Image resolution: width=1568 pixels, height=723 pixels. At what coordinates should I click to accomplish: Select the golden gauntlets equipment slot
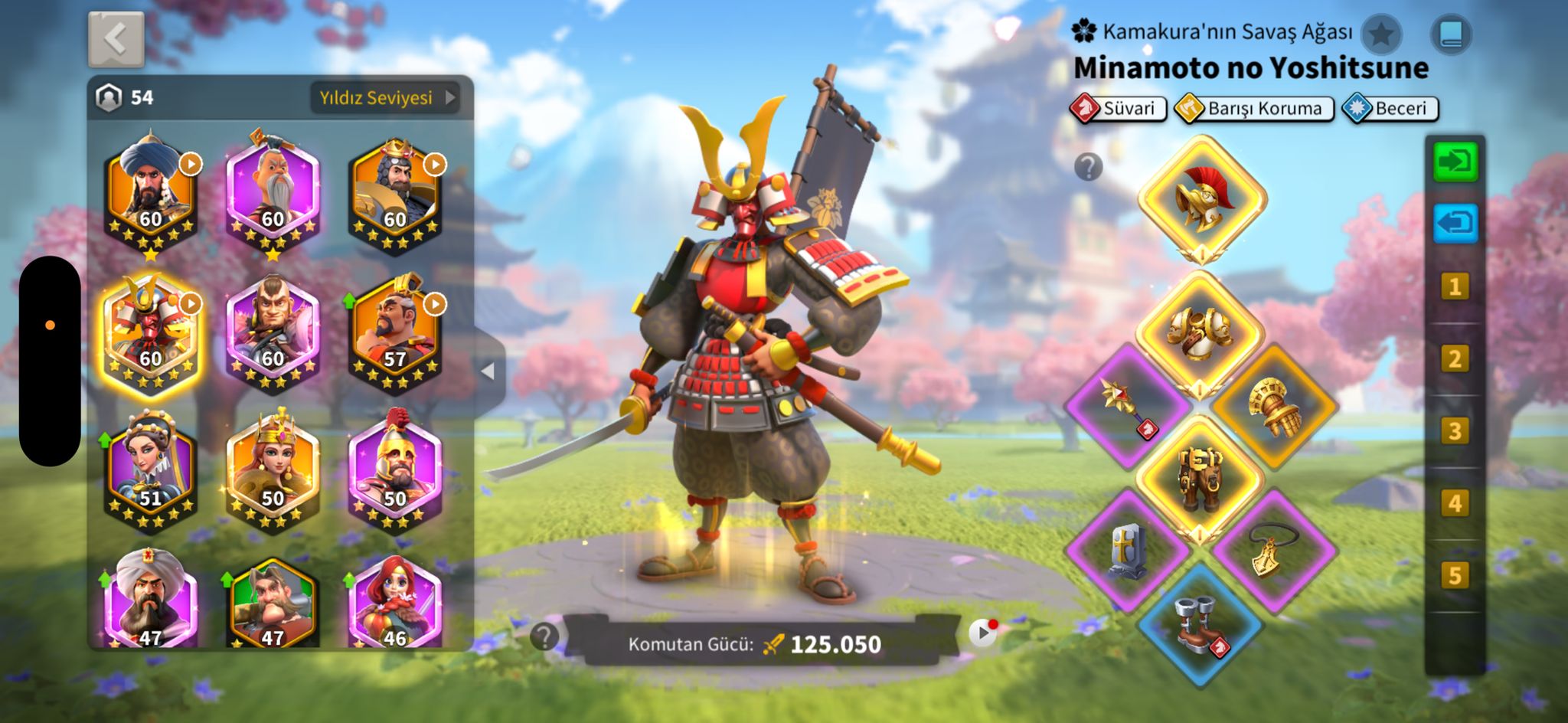tap(1274, 405)
